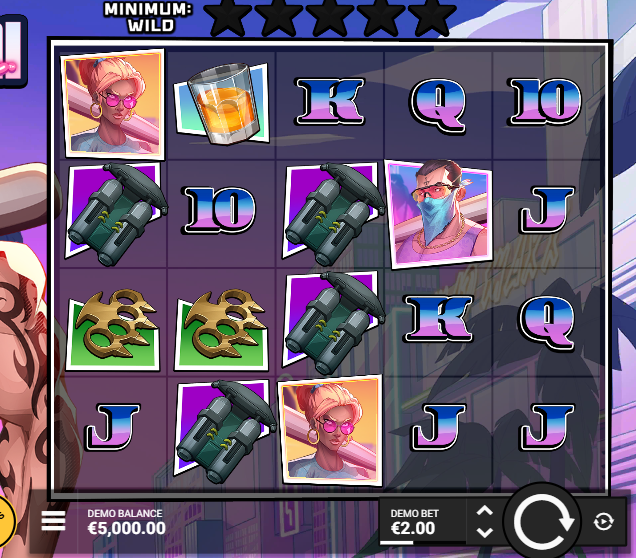Open the hamburger menu

[x=53, y=520]
